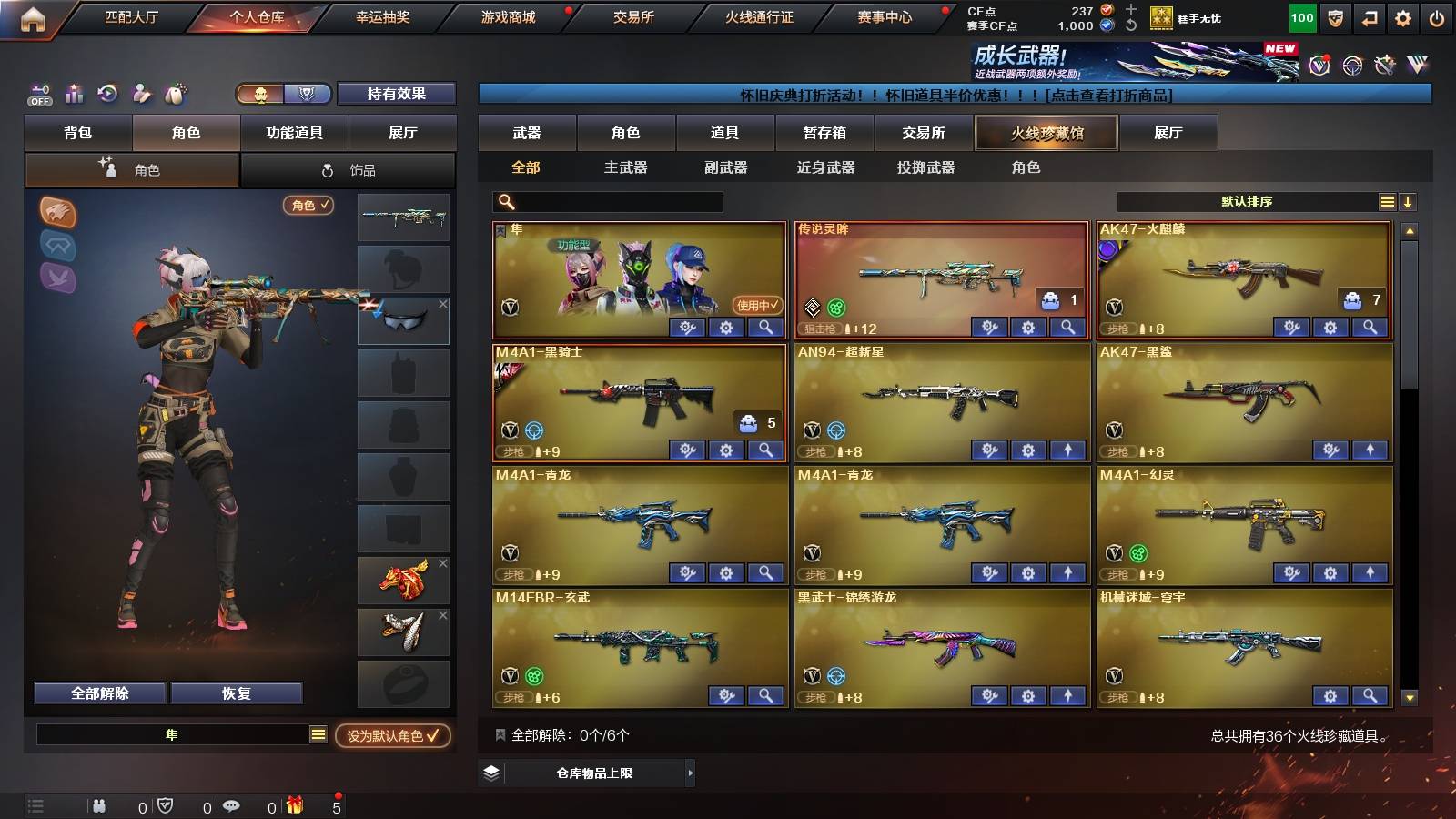The width and height of the screenshot is (1456, 819).
Task: Open 幸运抽奖 in the top navigation bar
Action: (x=383, y=15)
